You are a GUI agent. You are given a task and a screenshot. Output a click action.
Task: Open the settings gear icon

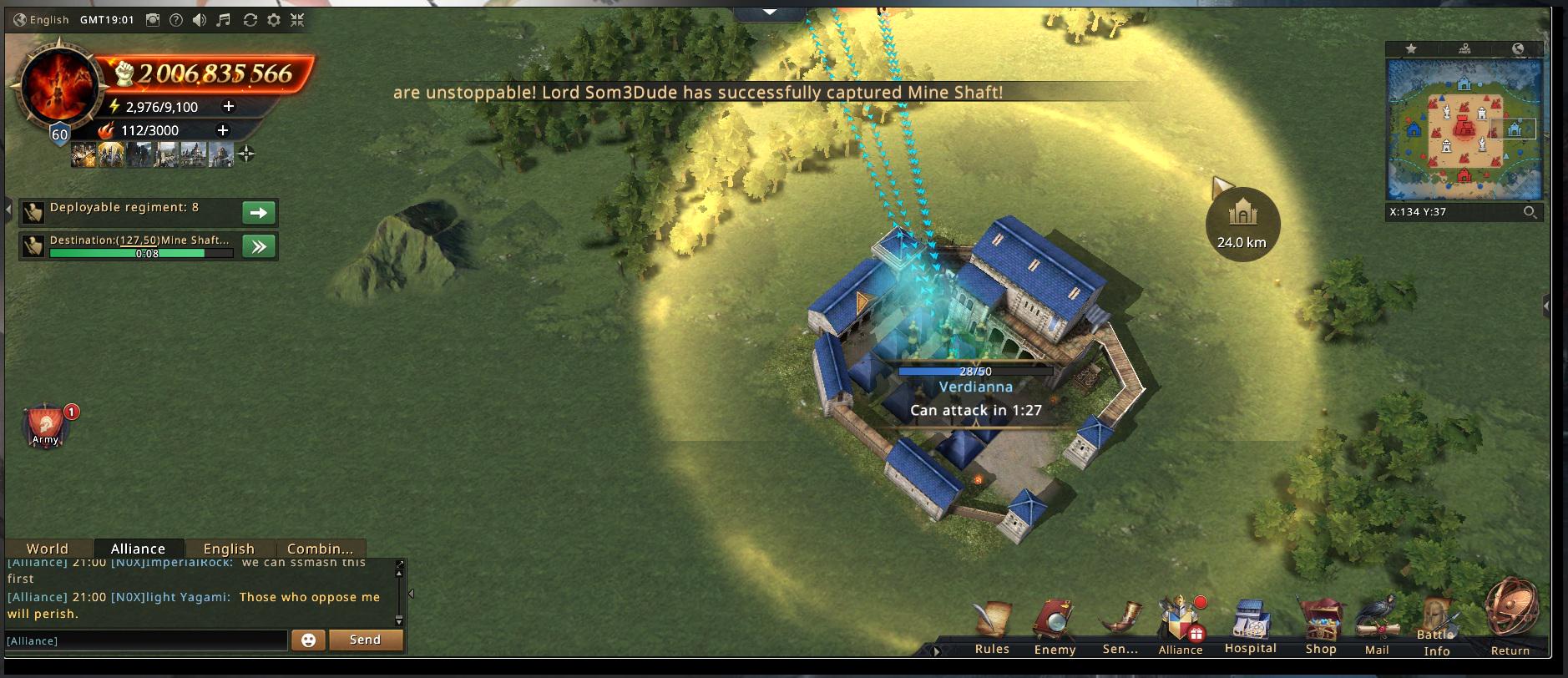(274, 20)
